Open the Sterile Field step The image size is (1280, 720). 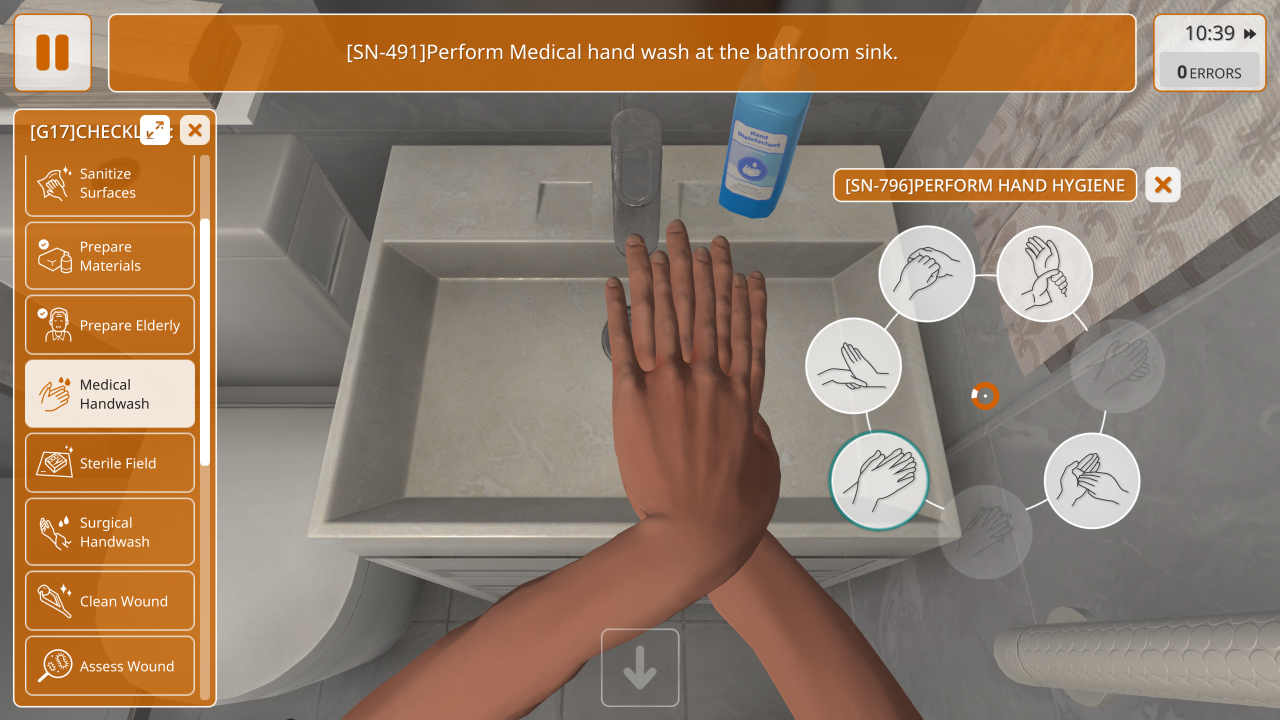coord(110,463)
